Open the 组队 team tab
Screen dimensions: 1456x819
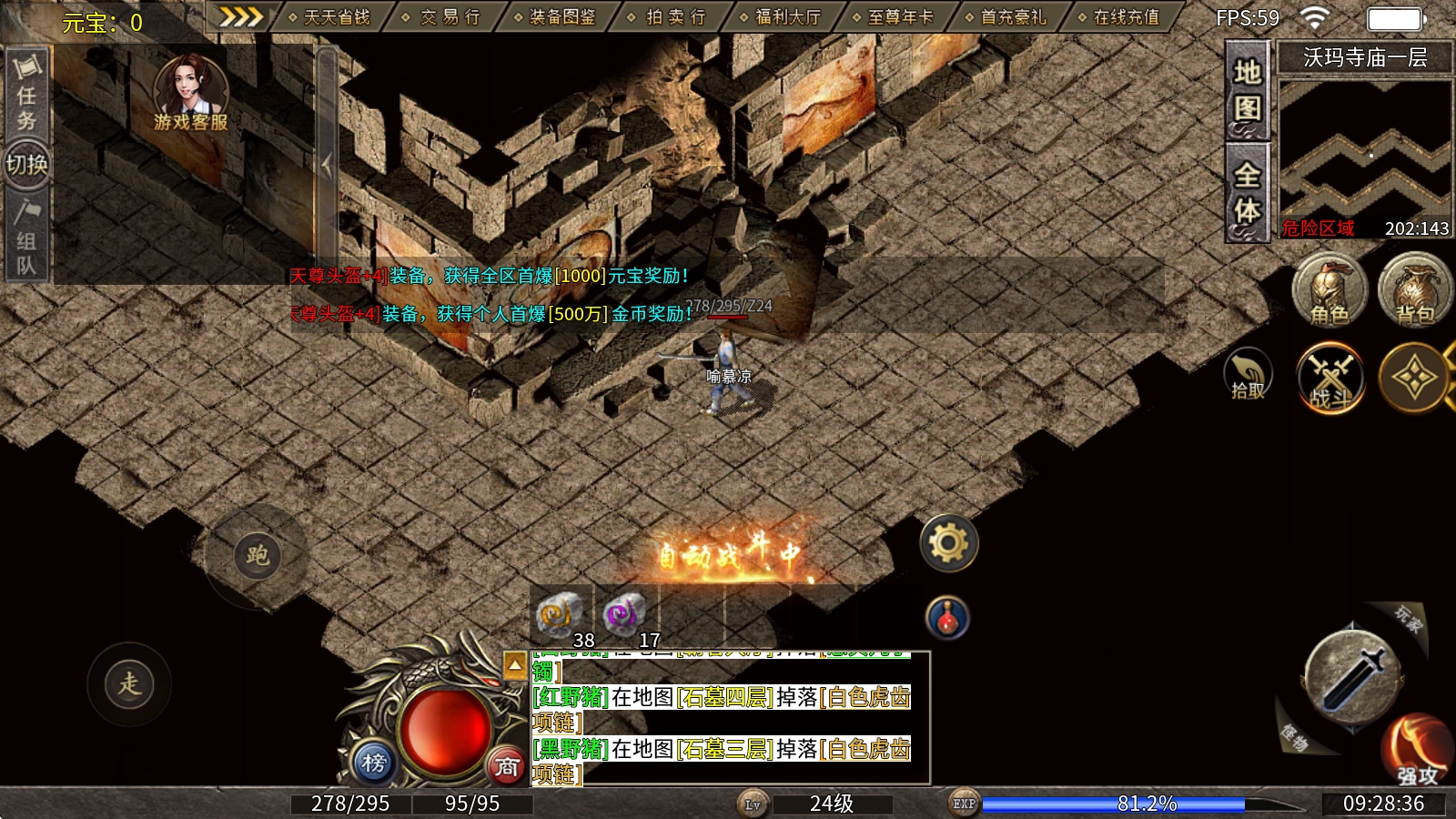[26, 238]
